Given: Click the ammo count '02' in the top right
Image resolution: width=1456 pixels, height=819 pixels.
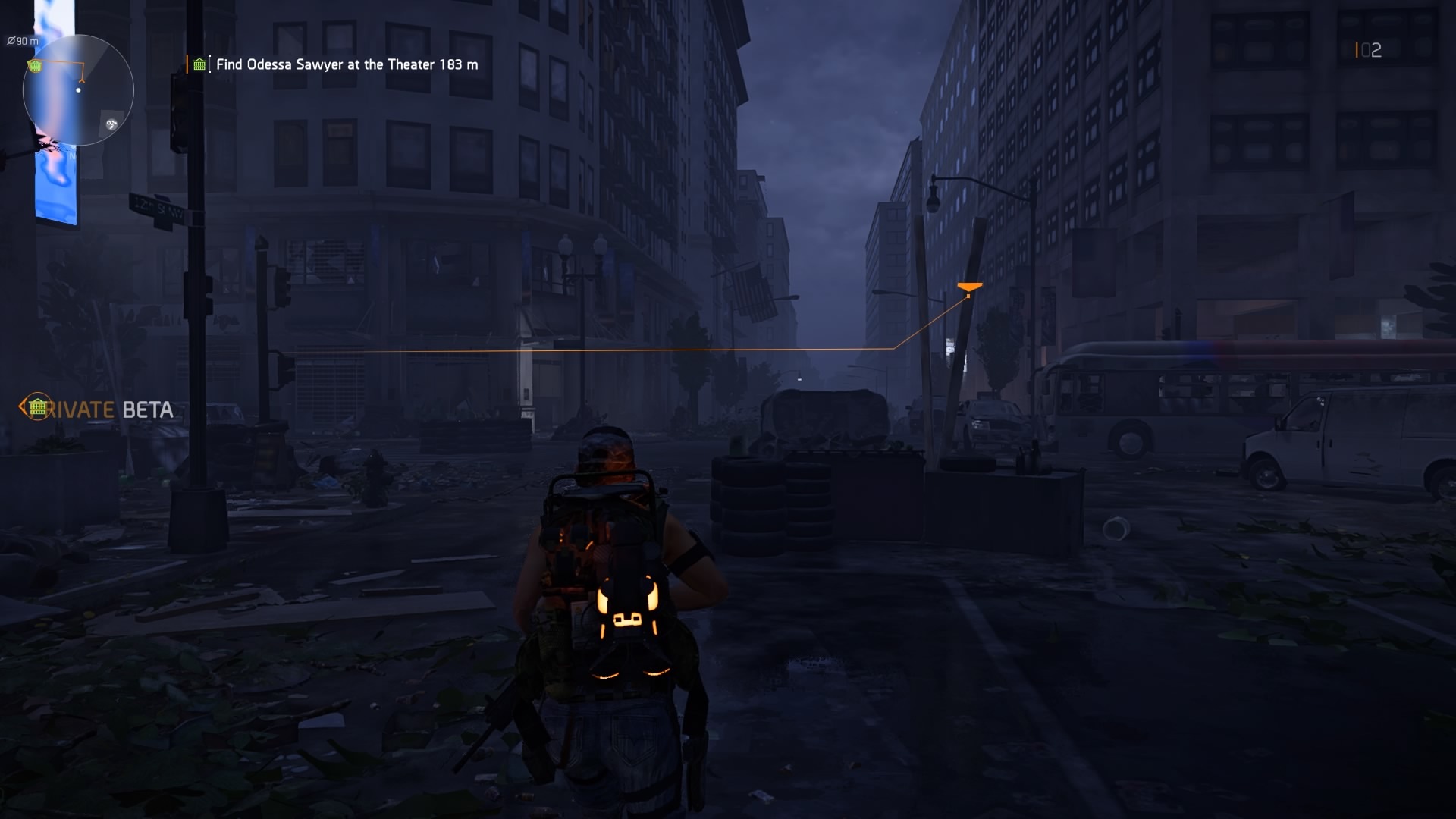Looking at the screenshot, I should [x=1373, y=50].
